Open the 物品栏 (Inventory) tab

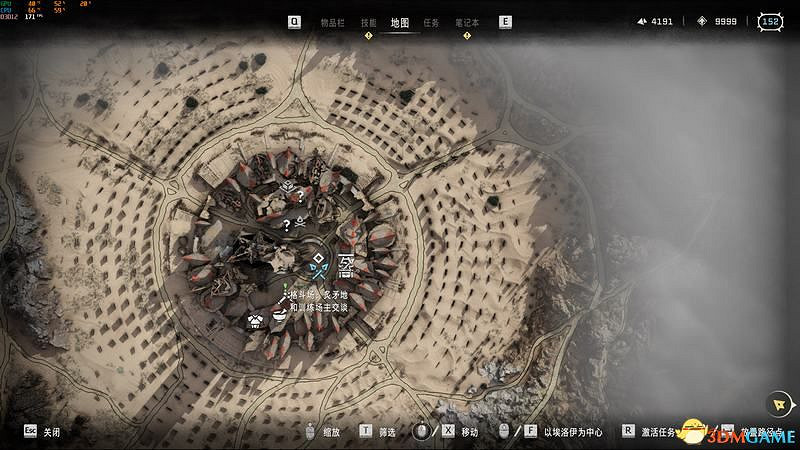[x=332, y=21]
